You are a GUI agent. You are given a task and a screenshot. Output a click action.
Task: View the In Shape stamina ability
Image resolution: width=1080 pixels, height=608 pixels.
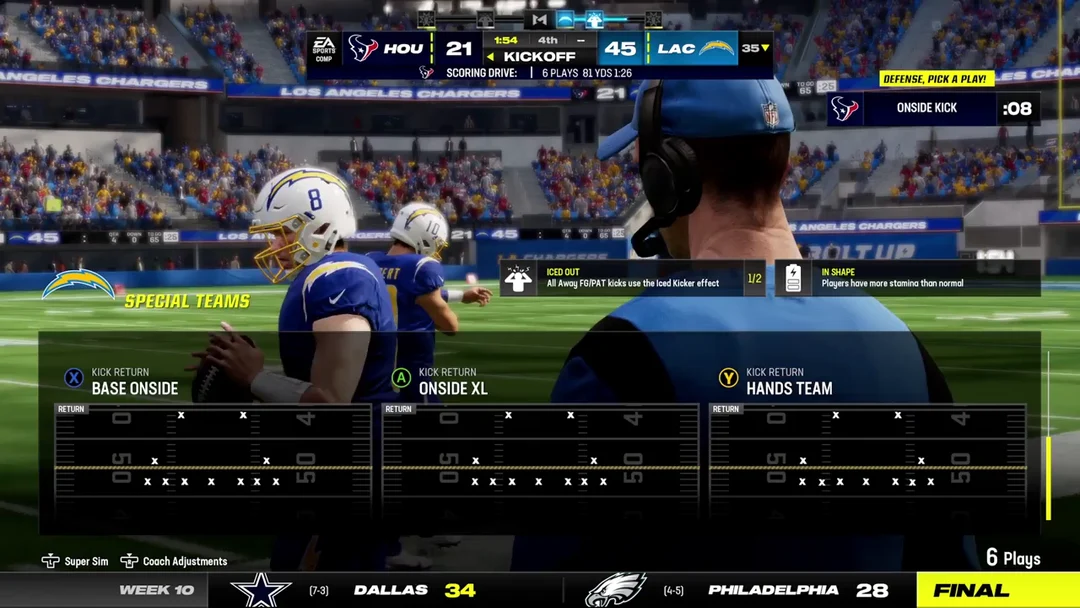click(x=907, y=278)
